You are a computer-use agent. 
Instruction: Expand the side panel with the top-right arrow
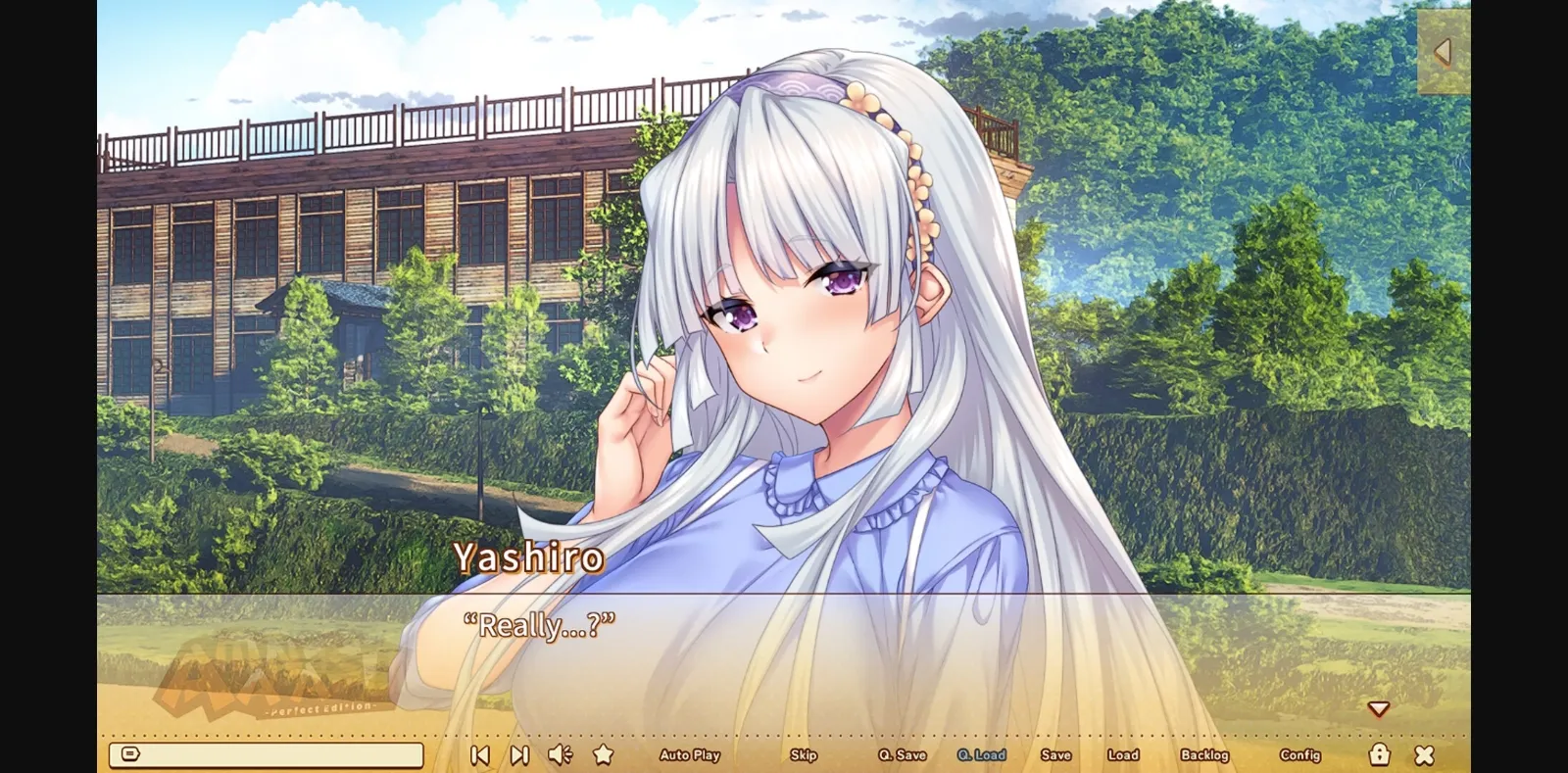(x=1441, y=51)
